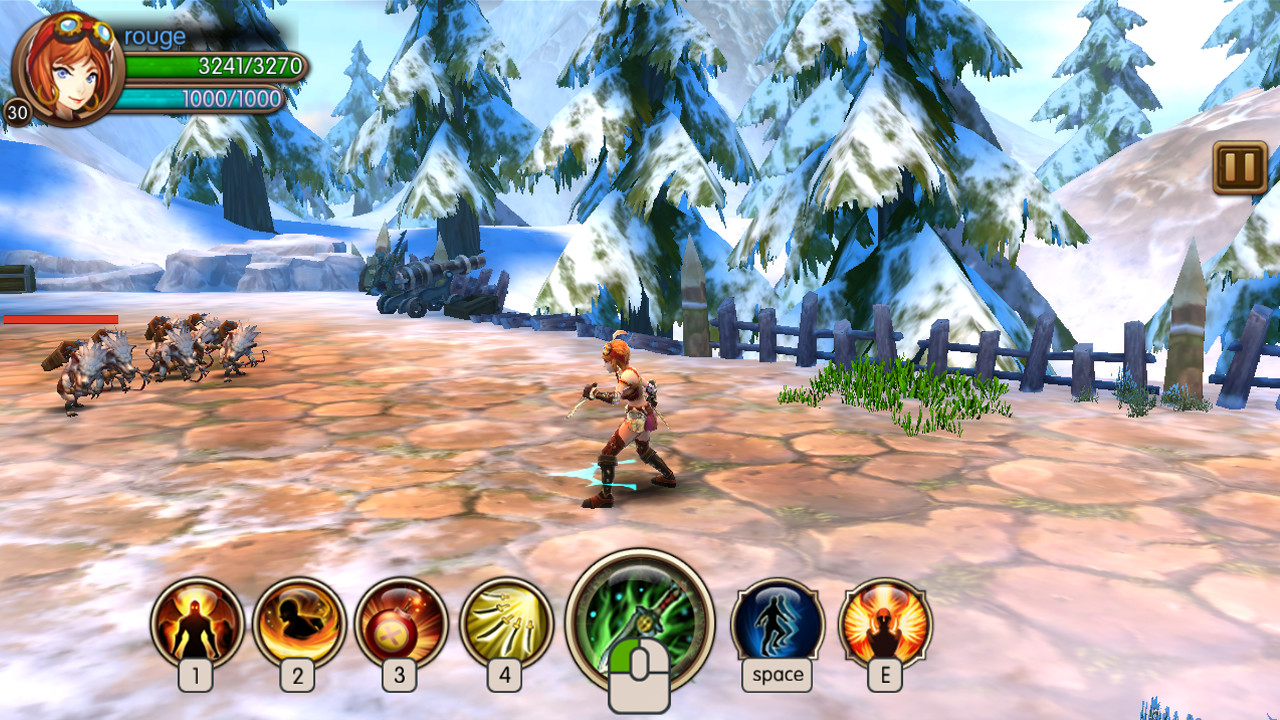The height and width of the screenshot is (720, 1280).
Task: Trigger the red bomb skill labeled 3
Action: [x=400, y=623]
